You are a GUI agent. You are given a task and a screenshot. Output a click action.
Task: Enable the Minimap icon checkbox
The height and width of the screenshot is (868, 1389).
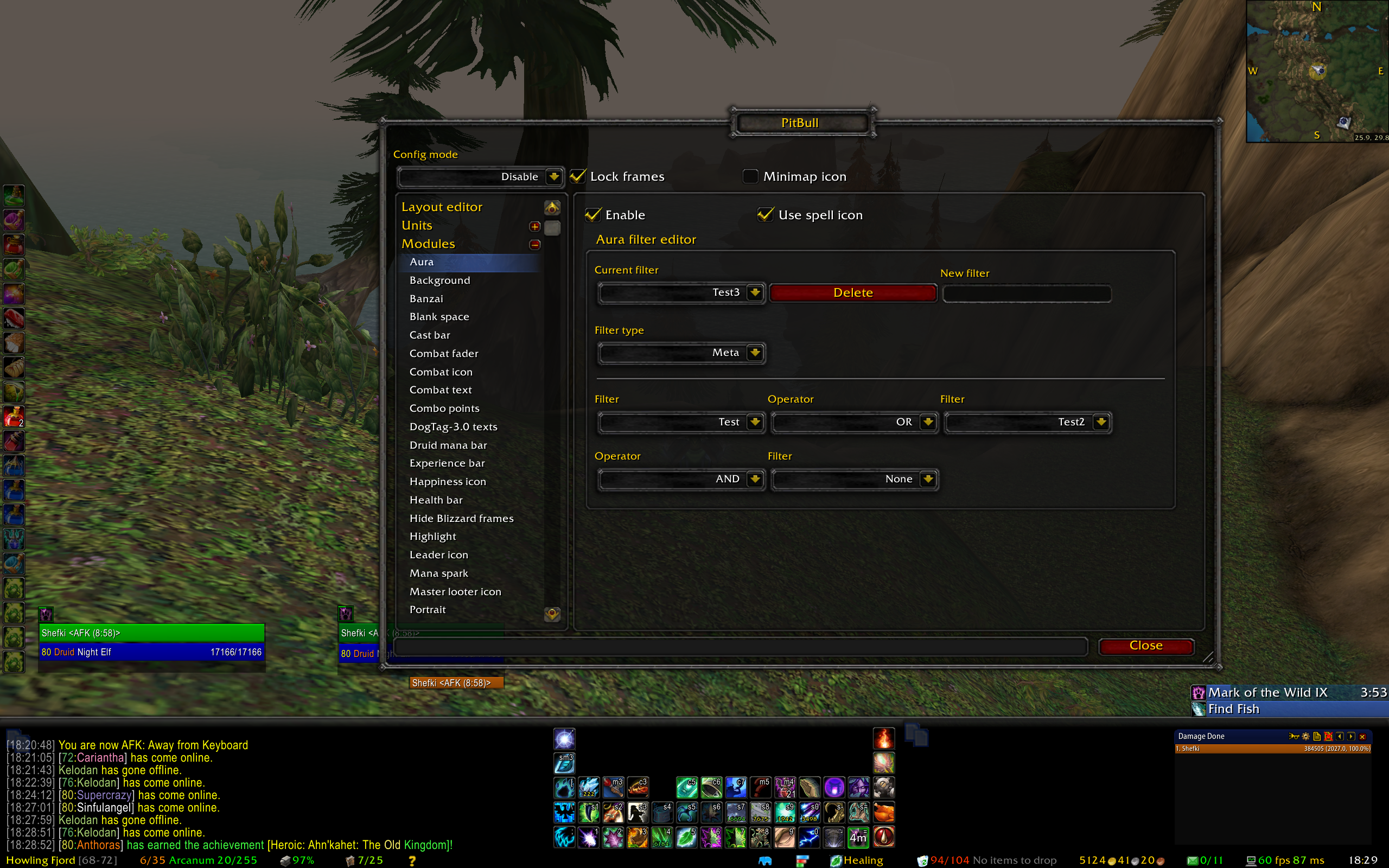click(x=750, y=176)
